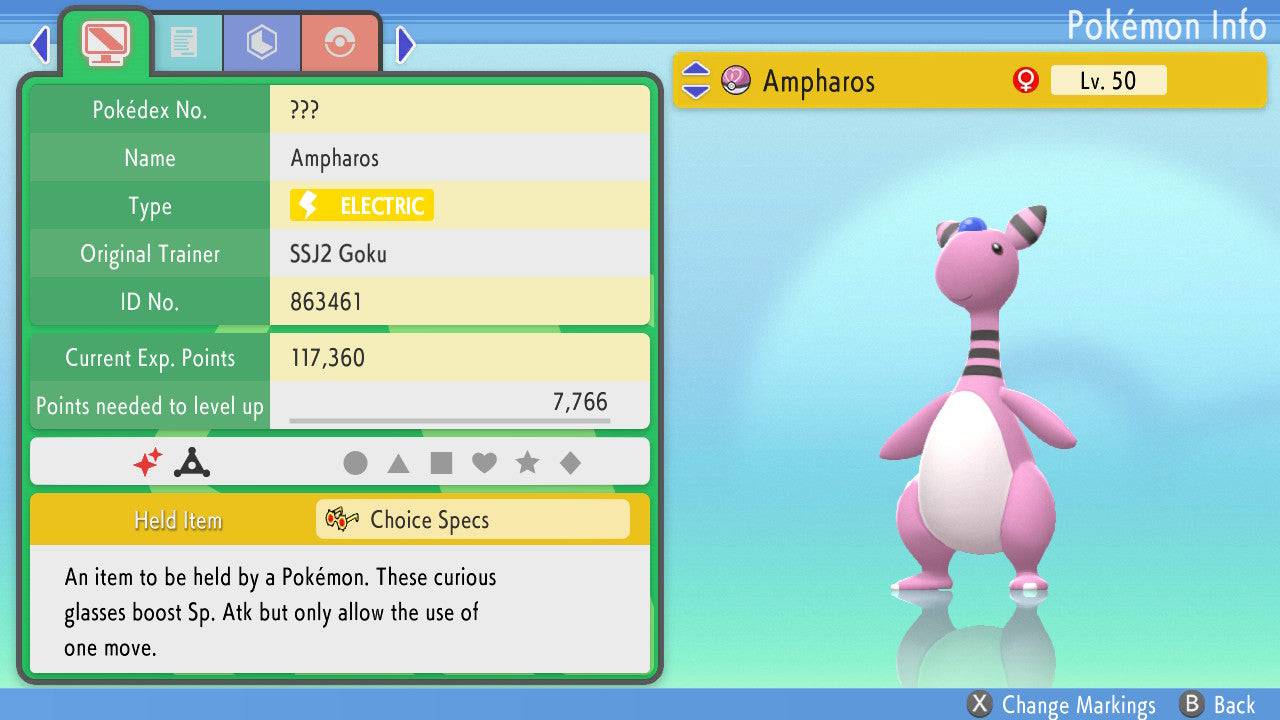Select the active summary info tab
This screenshot has height=720, width=1280.
coord(105,42)
